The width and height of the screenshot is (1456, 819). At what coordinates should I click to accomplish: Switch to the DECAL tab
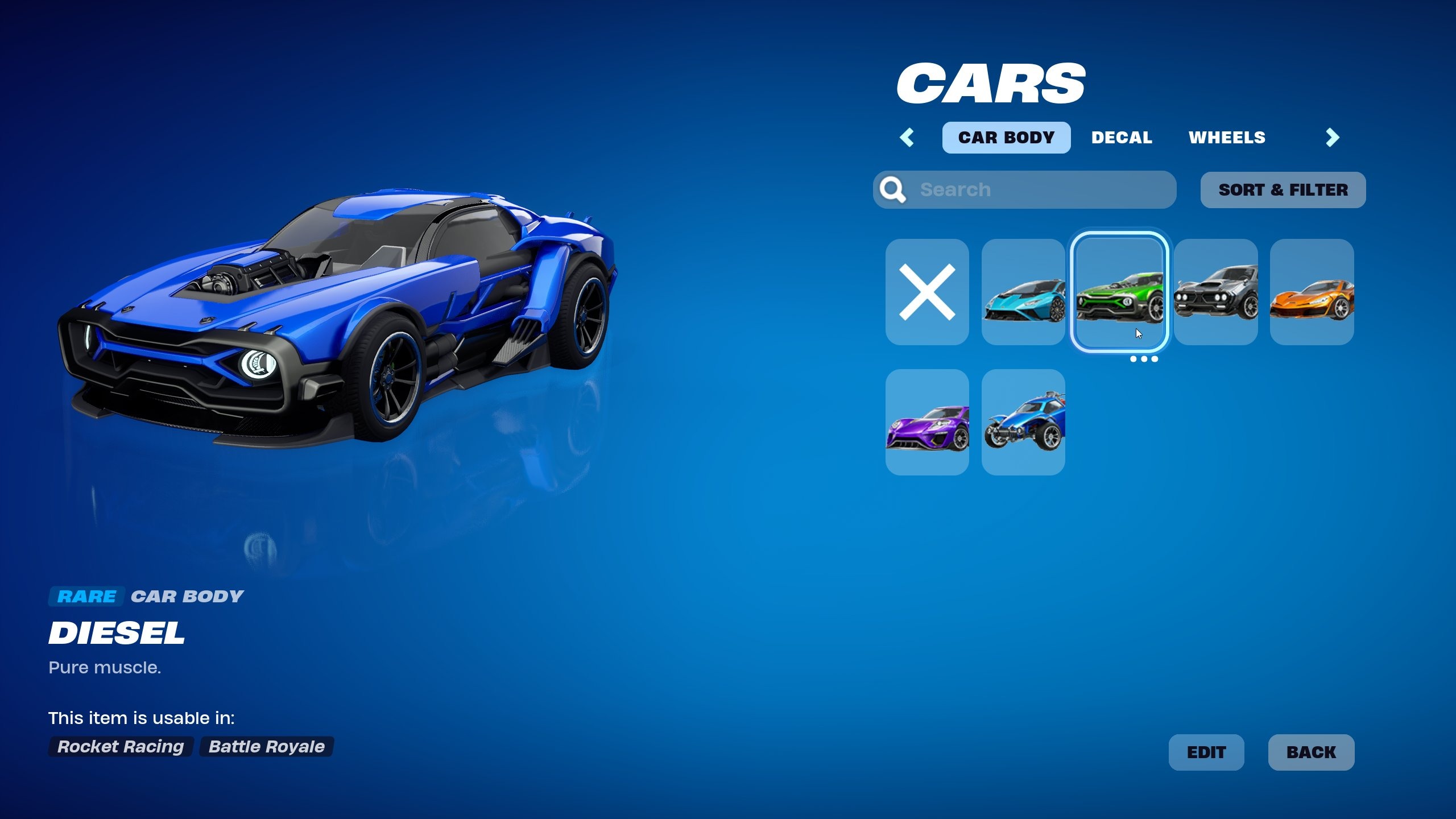click(x=1121, y=137)
